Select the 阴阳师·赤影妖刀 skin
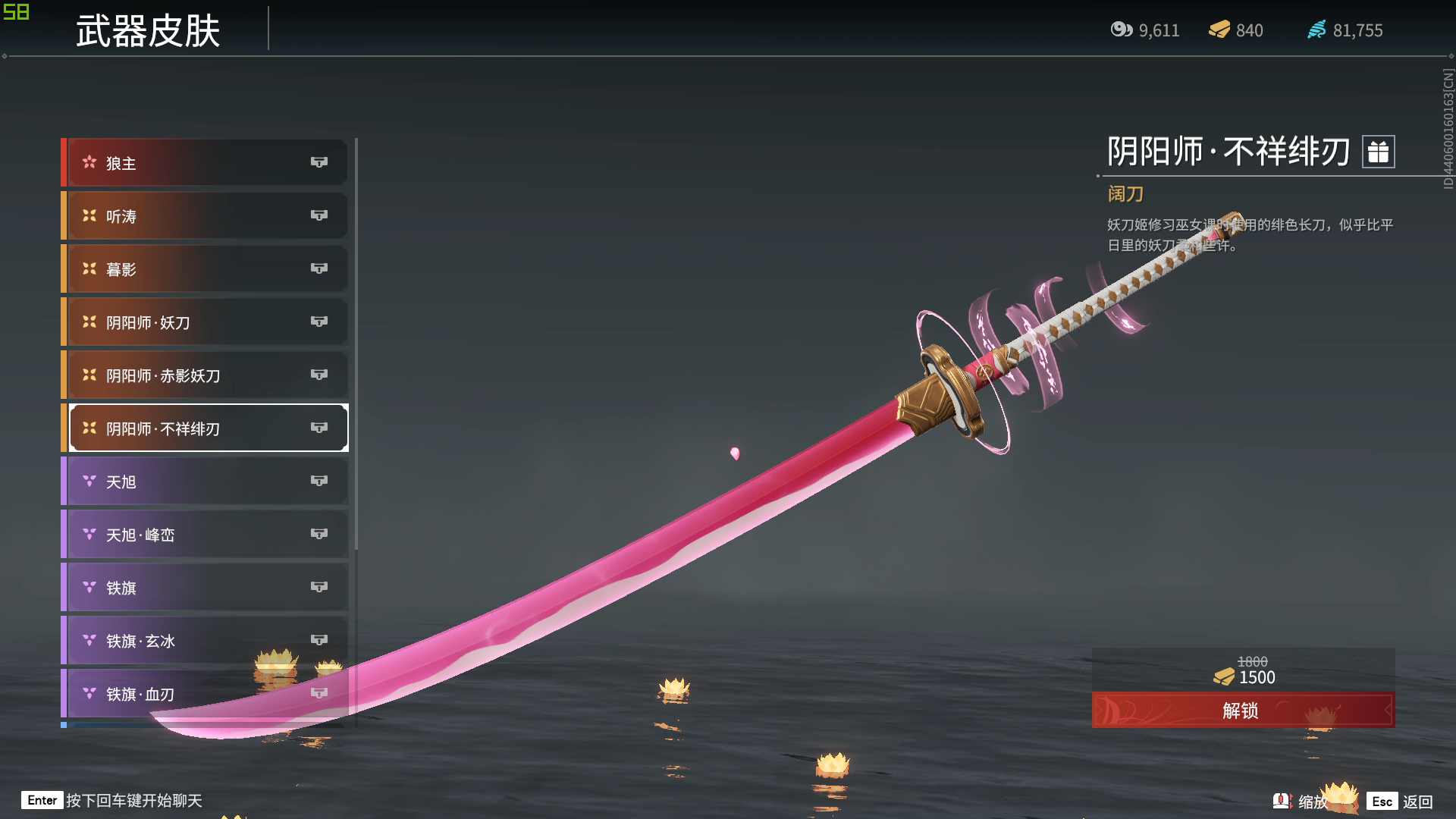 206,375
